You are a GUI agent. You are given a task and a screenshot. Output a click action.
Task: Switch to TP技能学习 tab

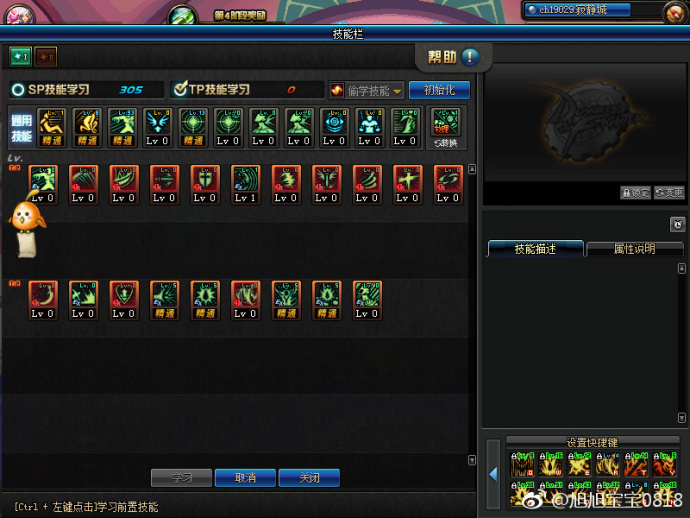coord(246,90)
